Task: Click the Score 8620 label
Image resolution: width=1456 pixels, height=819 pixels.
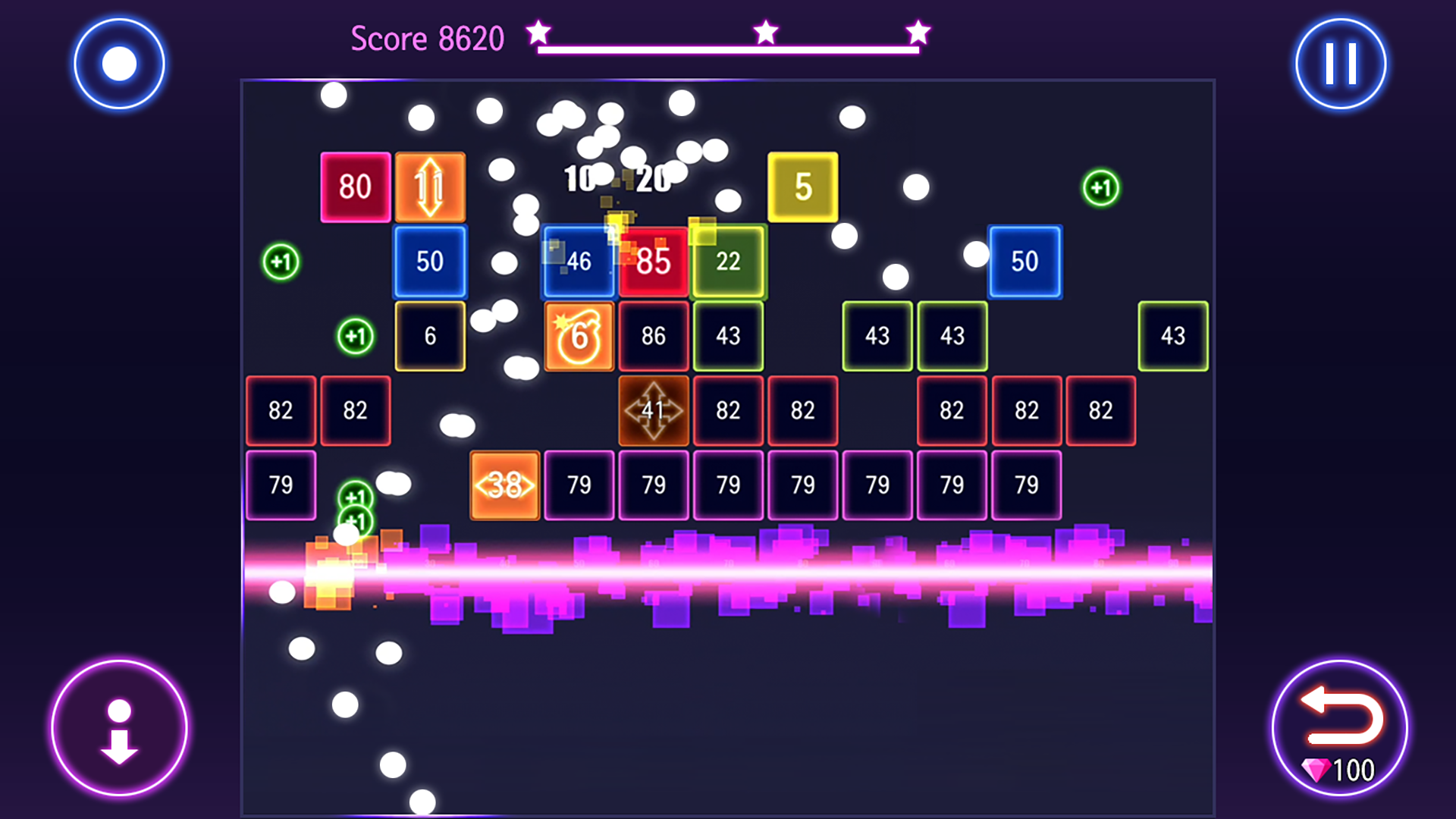Action: tap(426, 38)
